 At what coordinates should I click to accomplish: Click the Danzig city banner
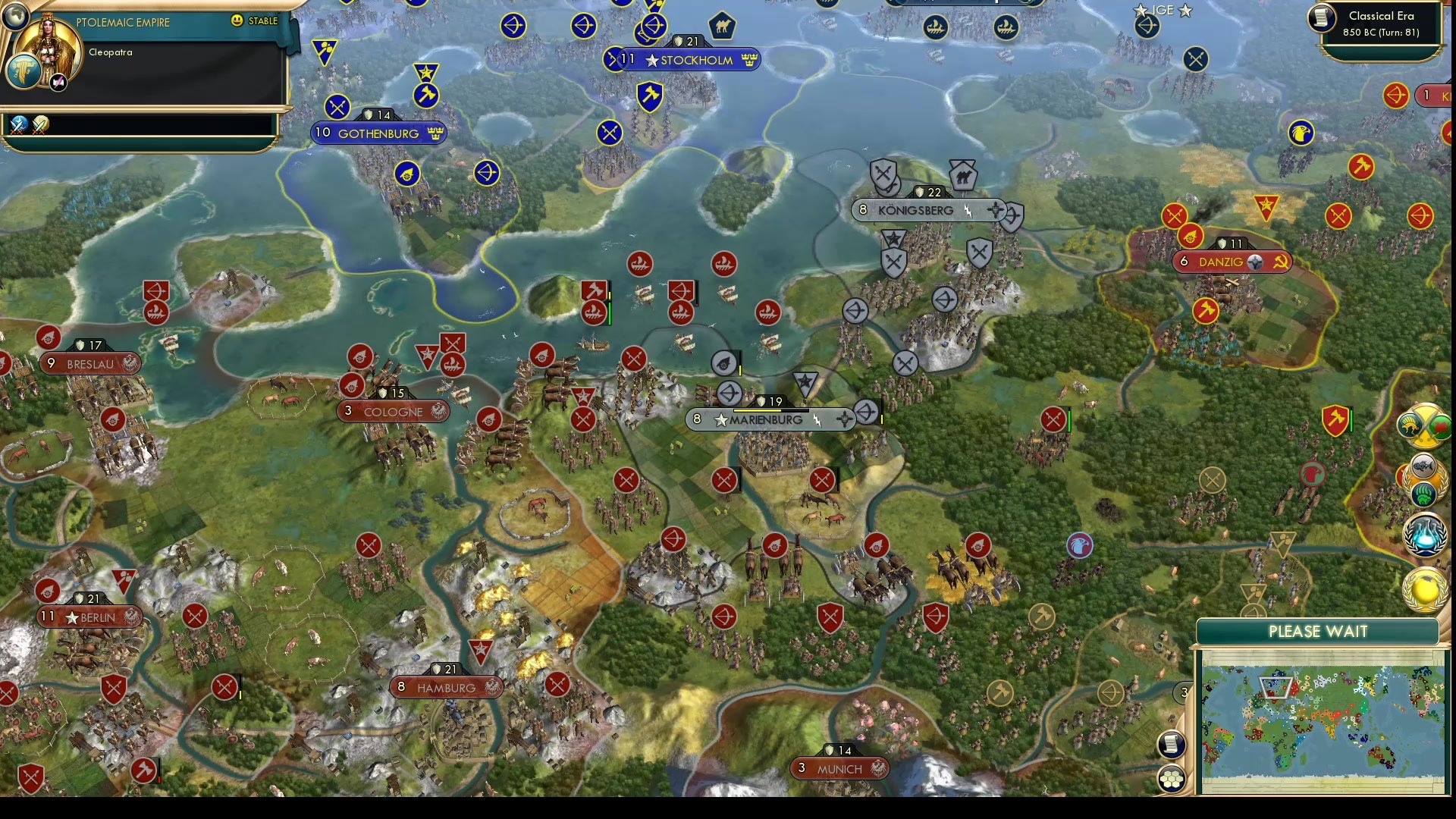point(1230,262)
